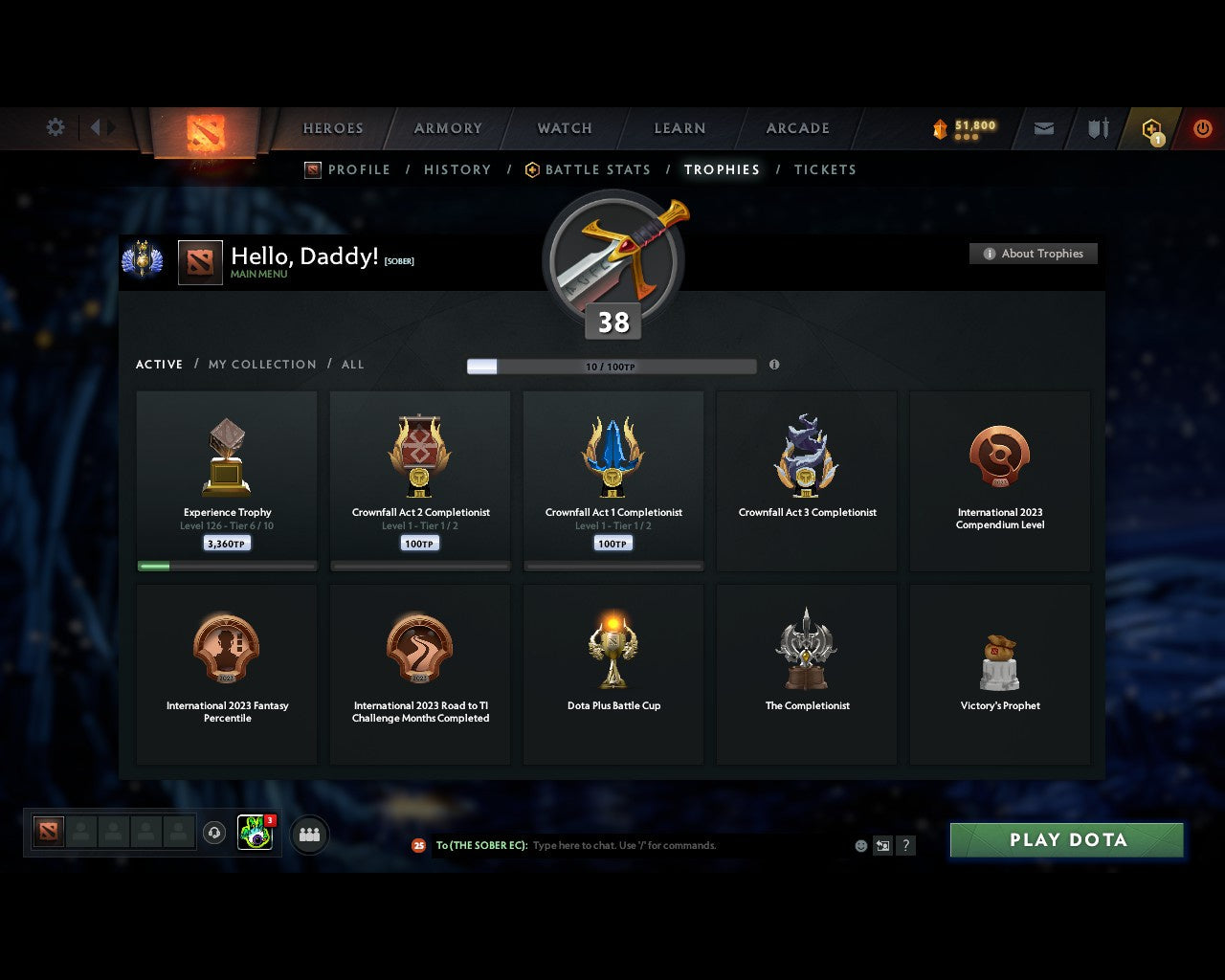Viewport: 1225px width, 980px height.
Task: Open the Settings gear menu
Action: 55,127
